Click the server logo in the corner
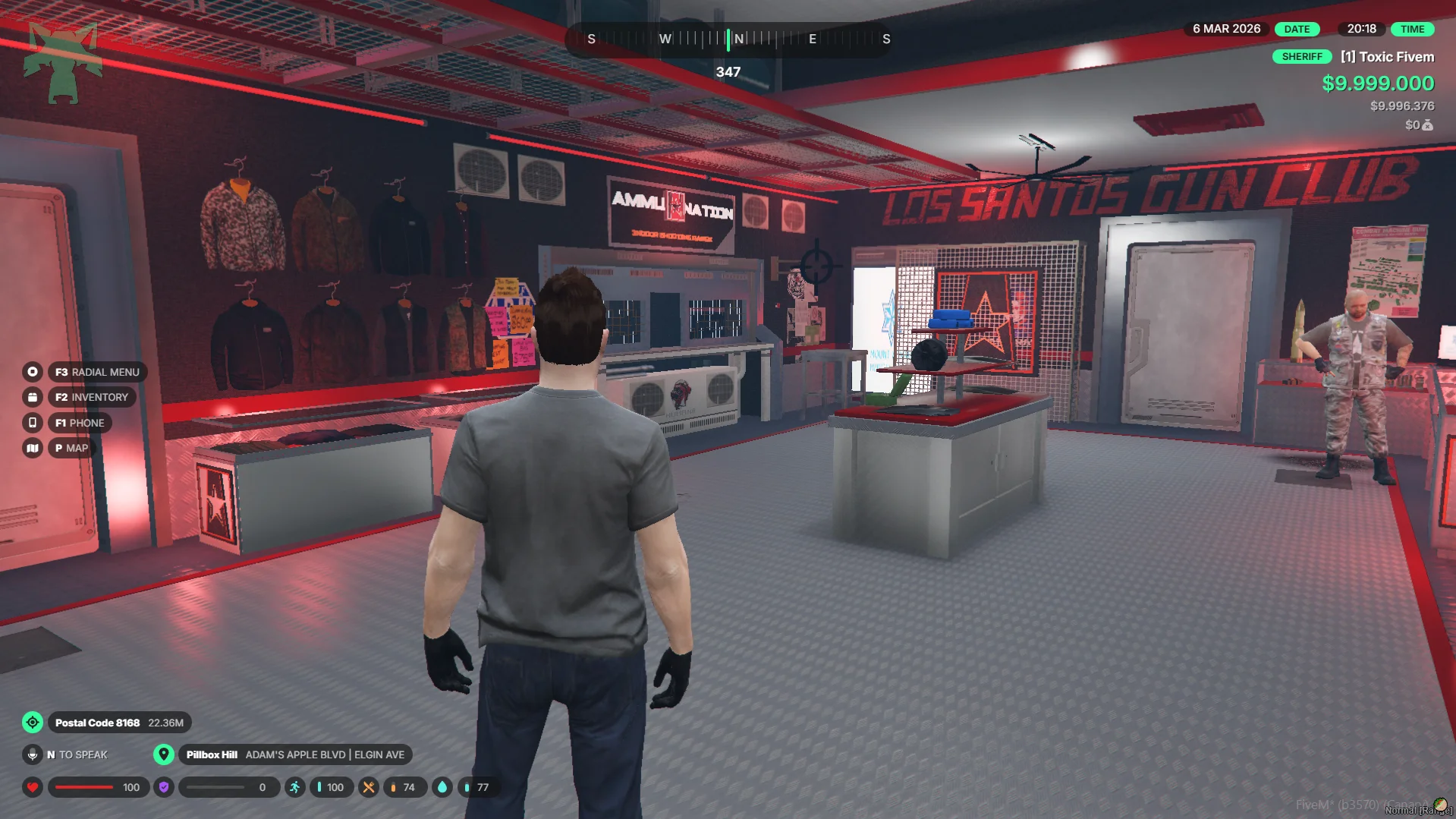The width and height of the screenshot is (1456, 819). click(x=63, y=62)
